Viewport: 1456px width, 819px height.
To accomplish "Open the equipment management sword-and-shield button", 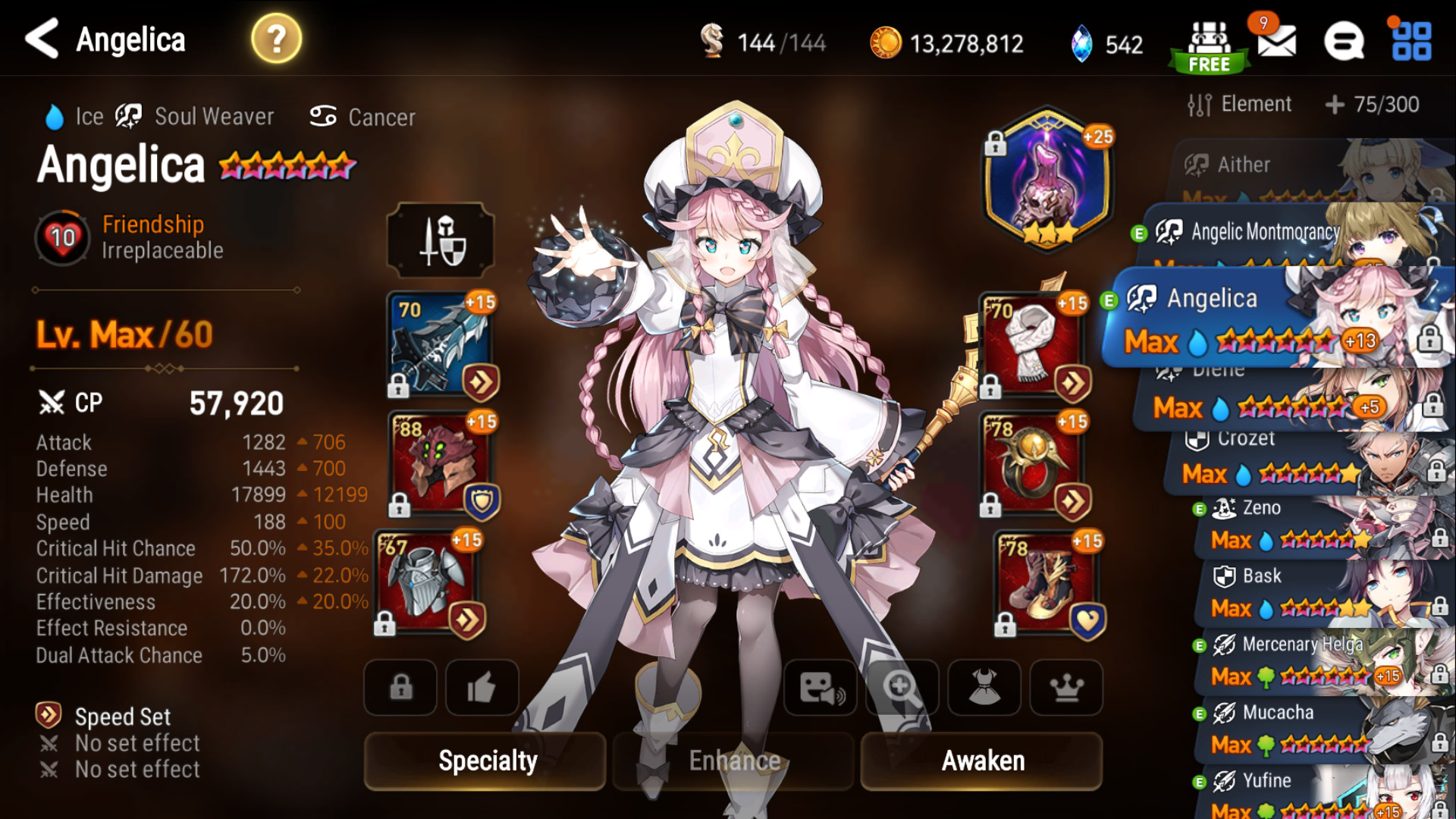I will click(441, 240).
